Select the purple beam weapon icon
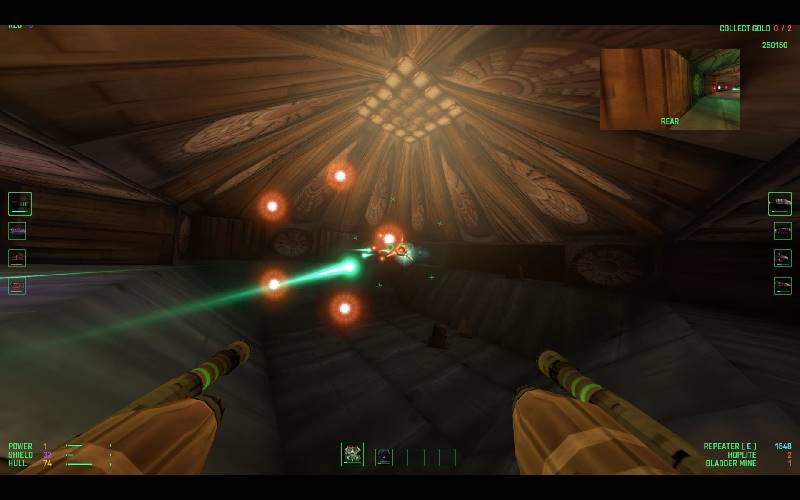 (18, 231)
